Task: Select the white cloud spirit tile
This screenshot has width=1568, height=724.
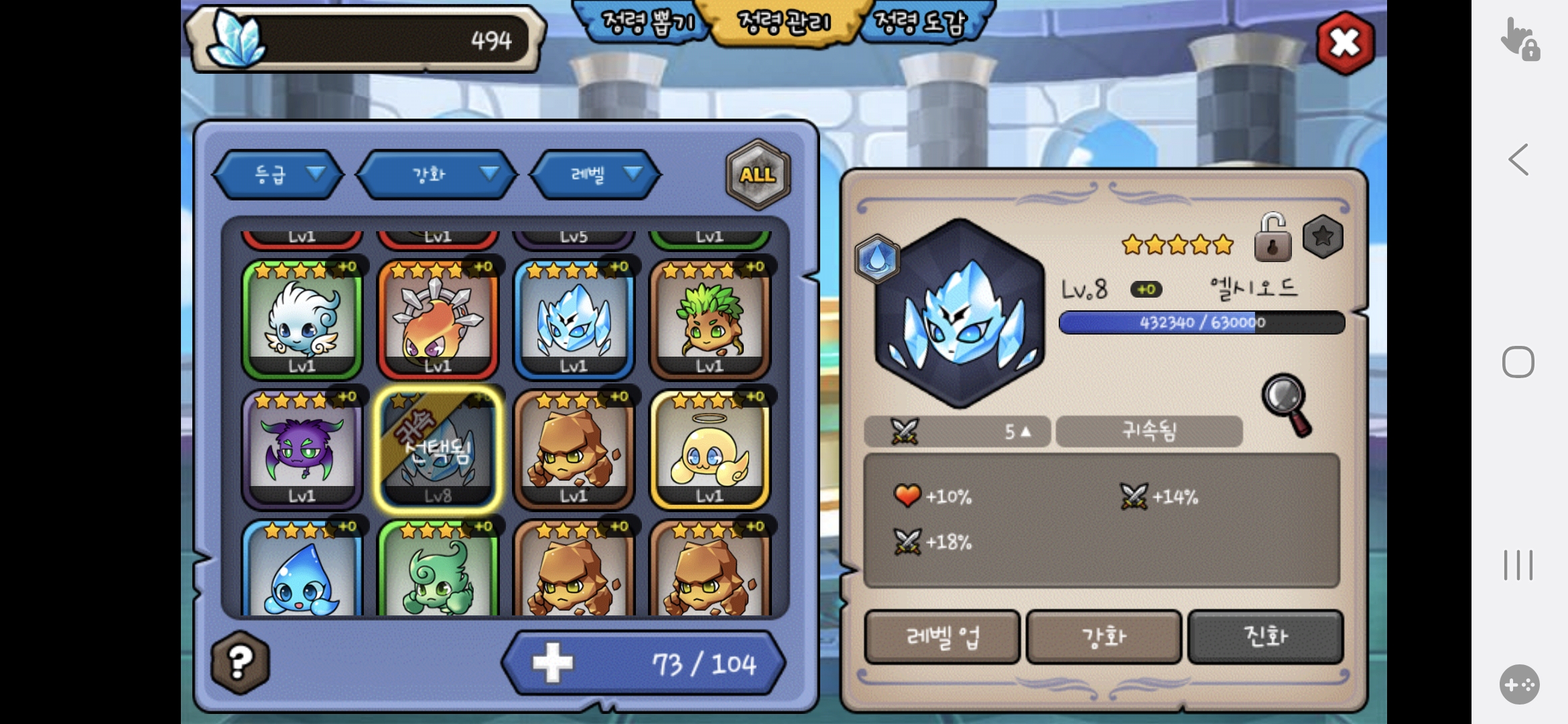Action: coord(302,320)
